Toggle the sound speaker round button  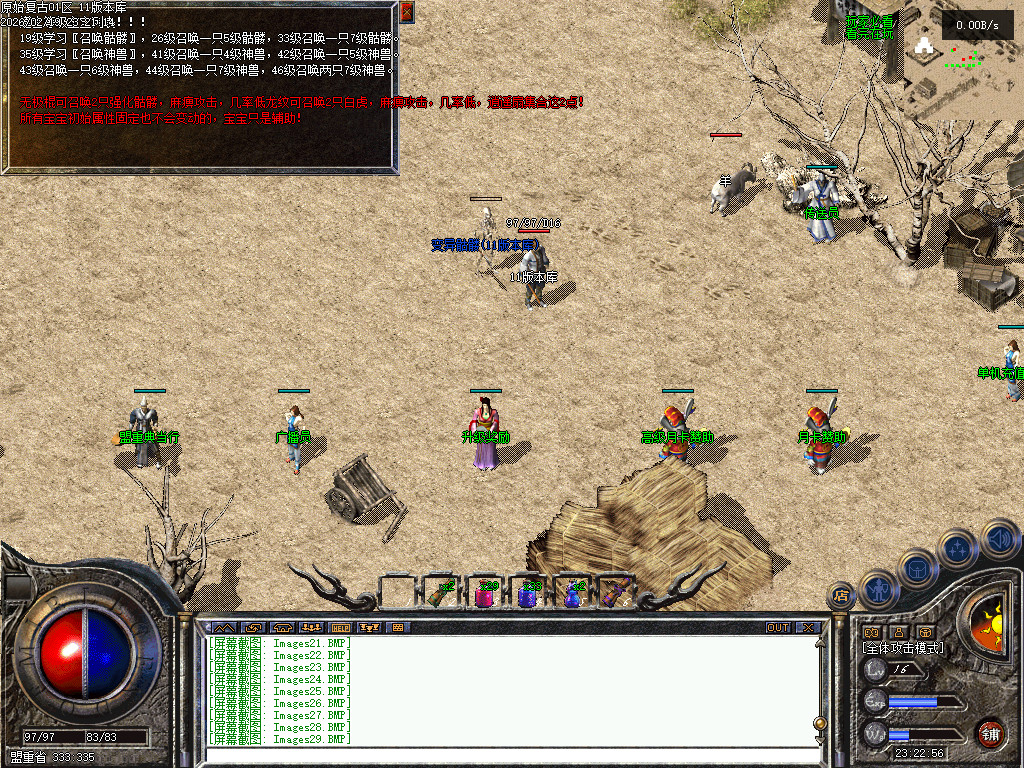coord(999,538)
